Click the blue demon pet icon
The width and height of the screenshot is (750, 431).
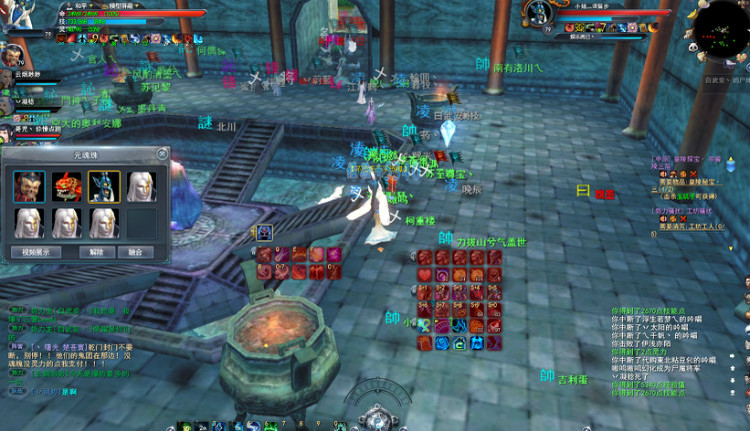pos(265,232)
